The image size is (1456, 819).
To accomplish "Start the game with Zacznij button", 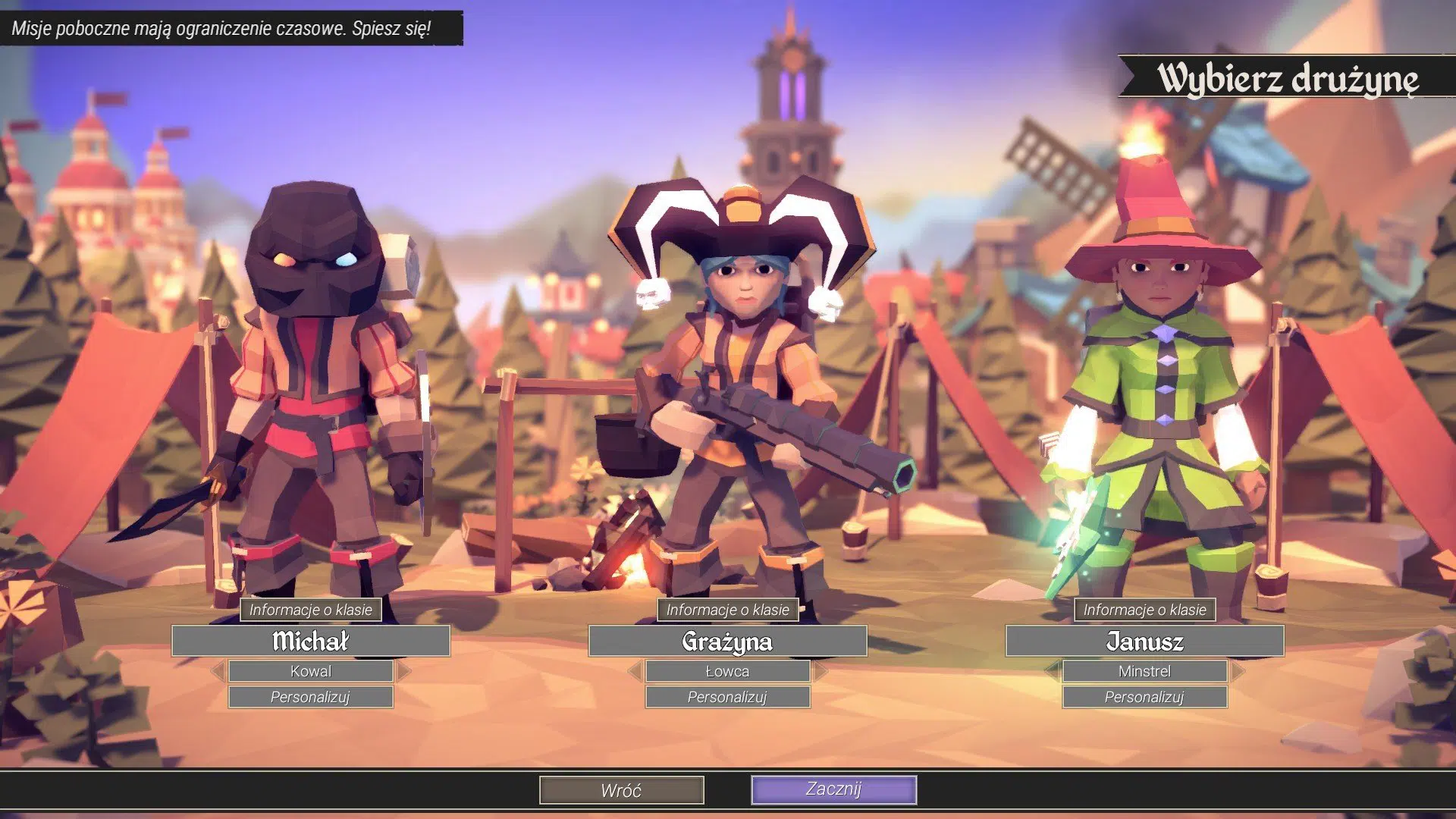I will pyautogui.click(x=833, y=789).
